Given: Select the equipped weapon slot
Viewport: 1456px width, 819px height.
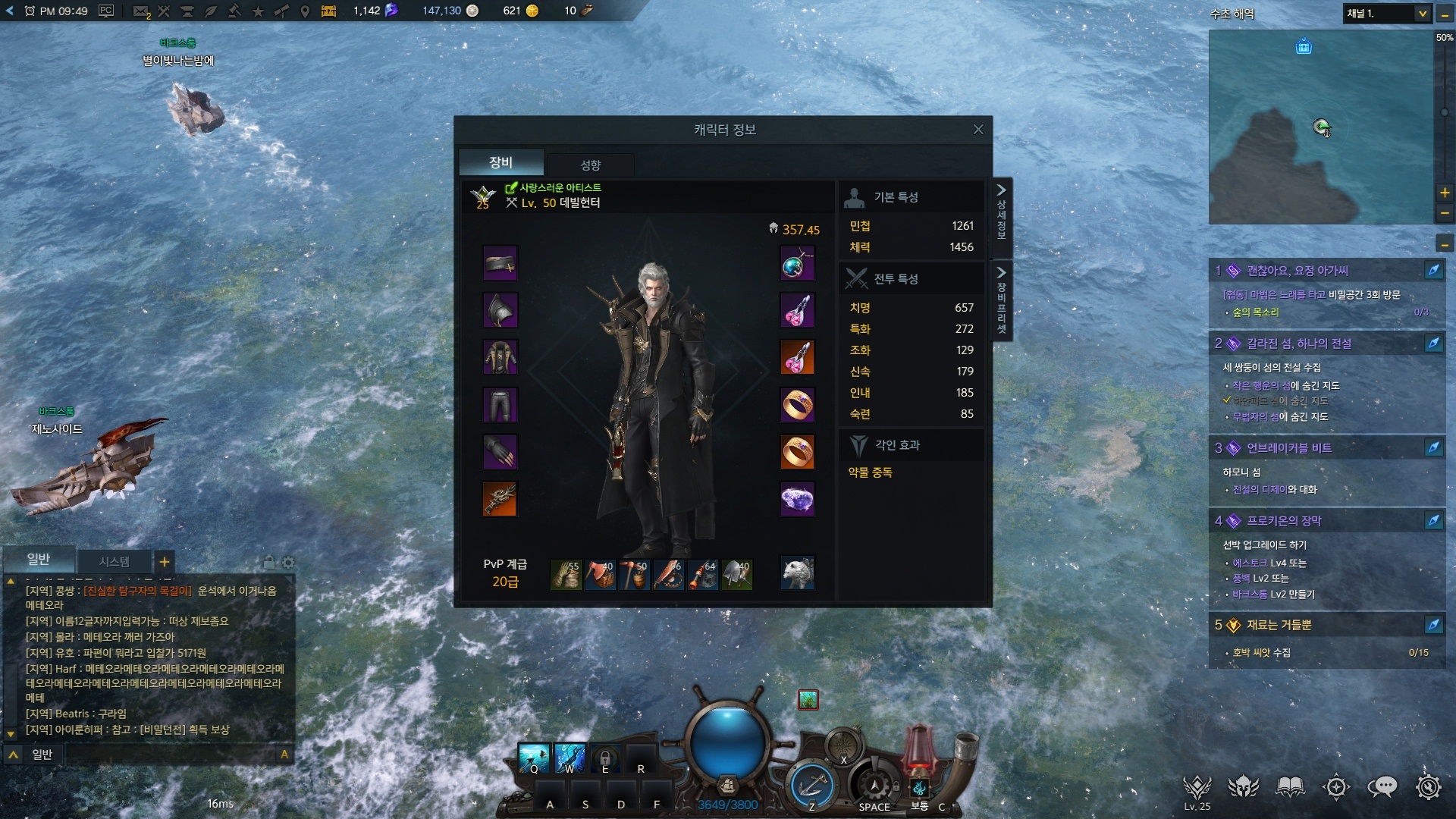Looking at the screenshot, I should (500, 499).
